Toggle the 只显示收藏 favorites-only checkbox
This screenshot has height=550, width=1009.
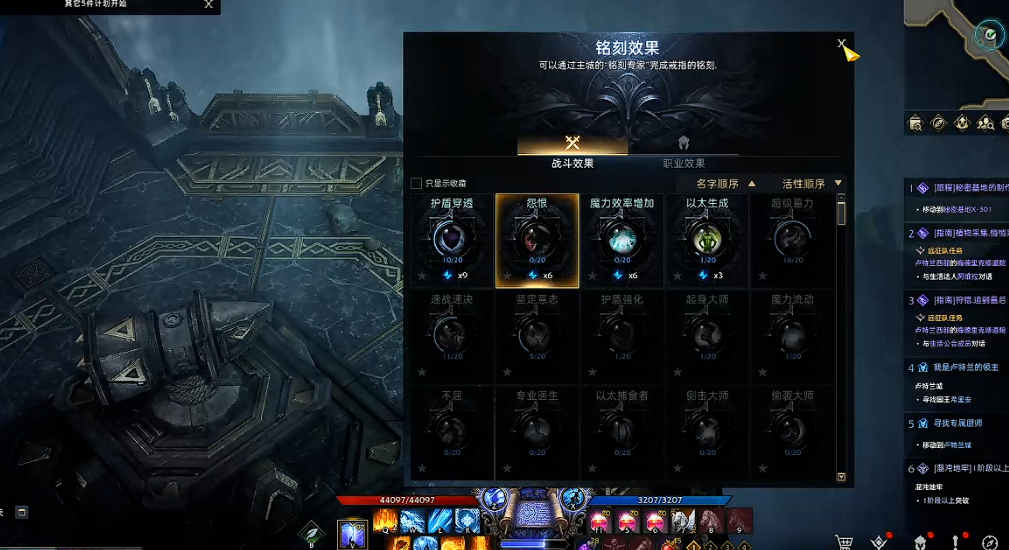click(x=417, y=184)
